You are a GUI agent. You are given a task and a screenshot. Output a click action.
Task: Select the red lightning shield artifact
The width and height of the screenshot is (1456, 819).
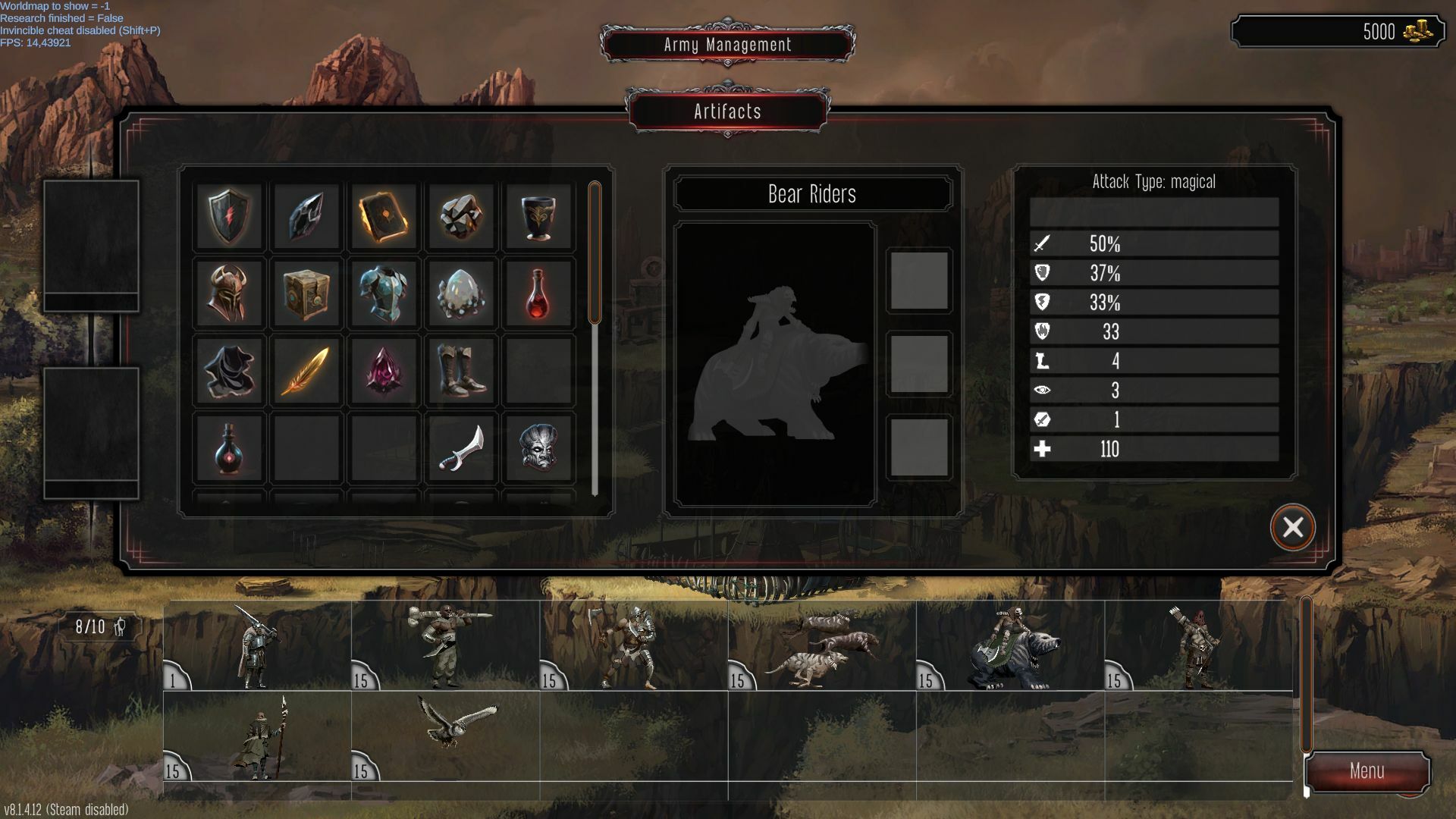(x=228, y=217)
